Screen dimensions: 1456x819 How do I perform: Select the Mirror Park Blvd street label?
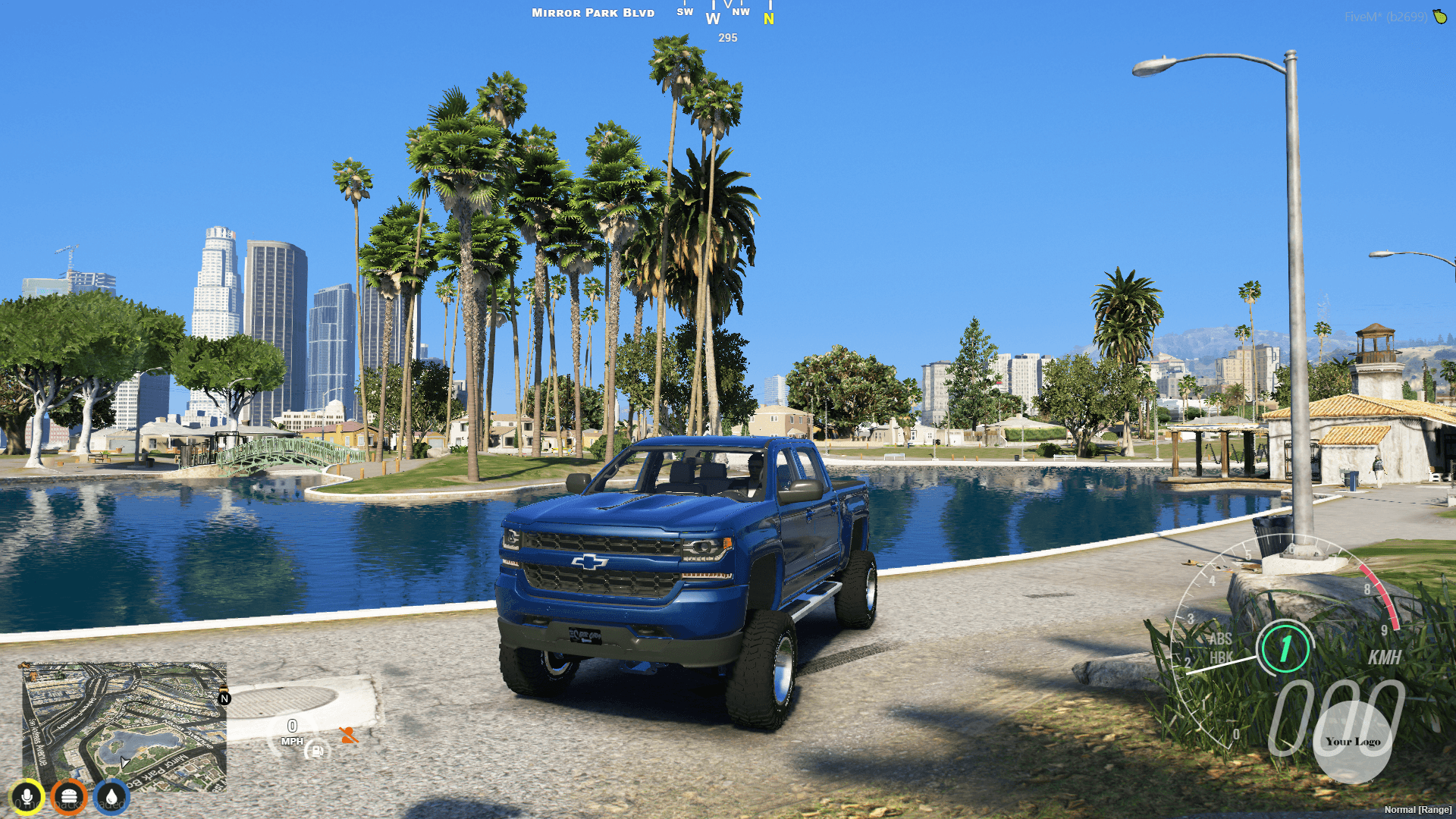pyautogui.click(x=592, y=12)
